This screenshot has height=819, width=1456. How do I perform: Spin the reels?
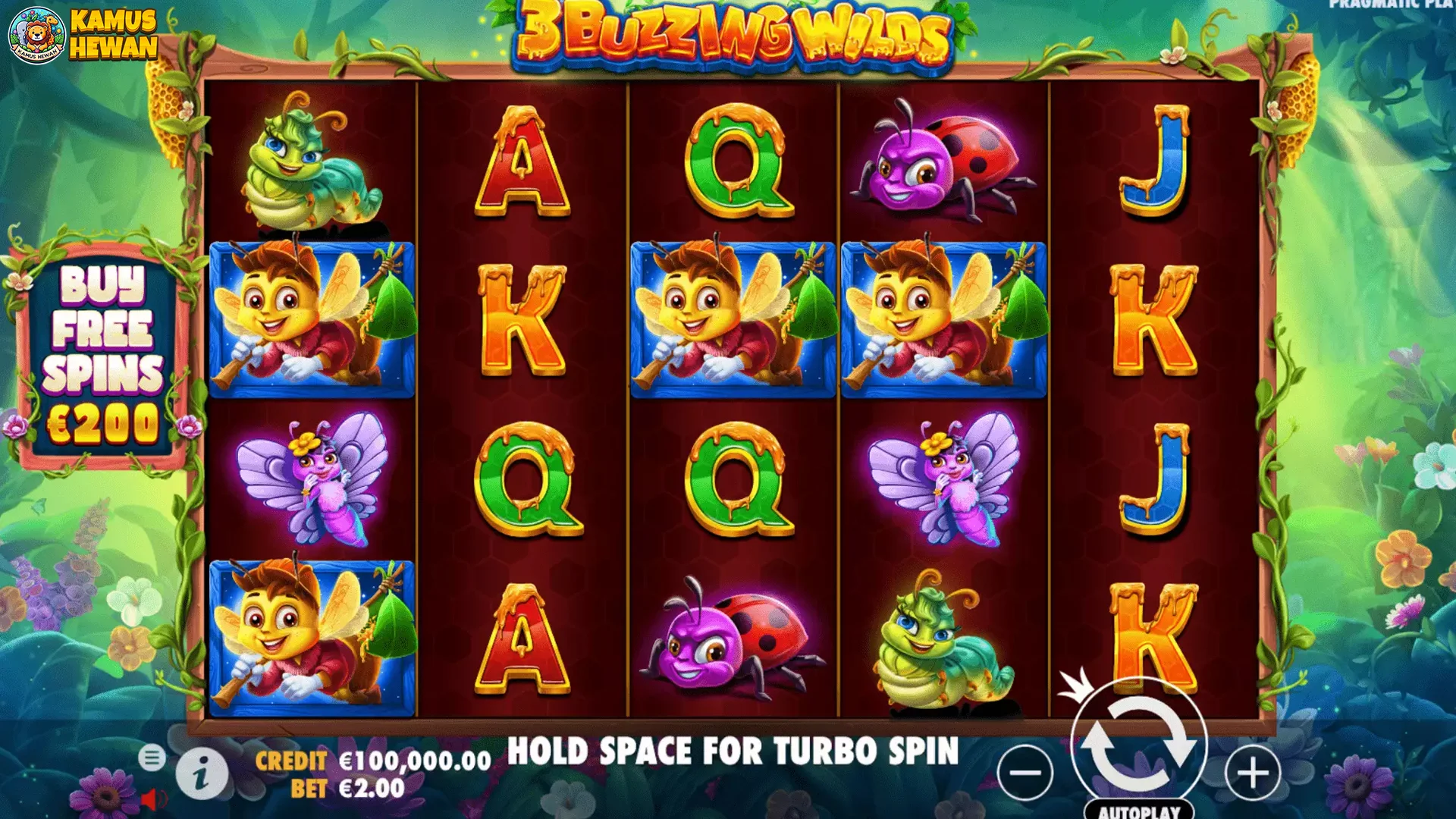1138,745
